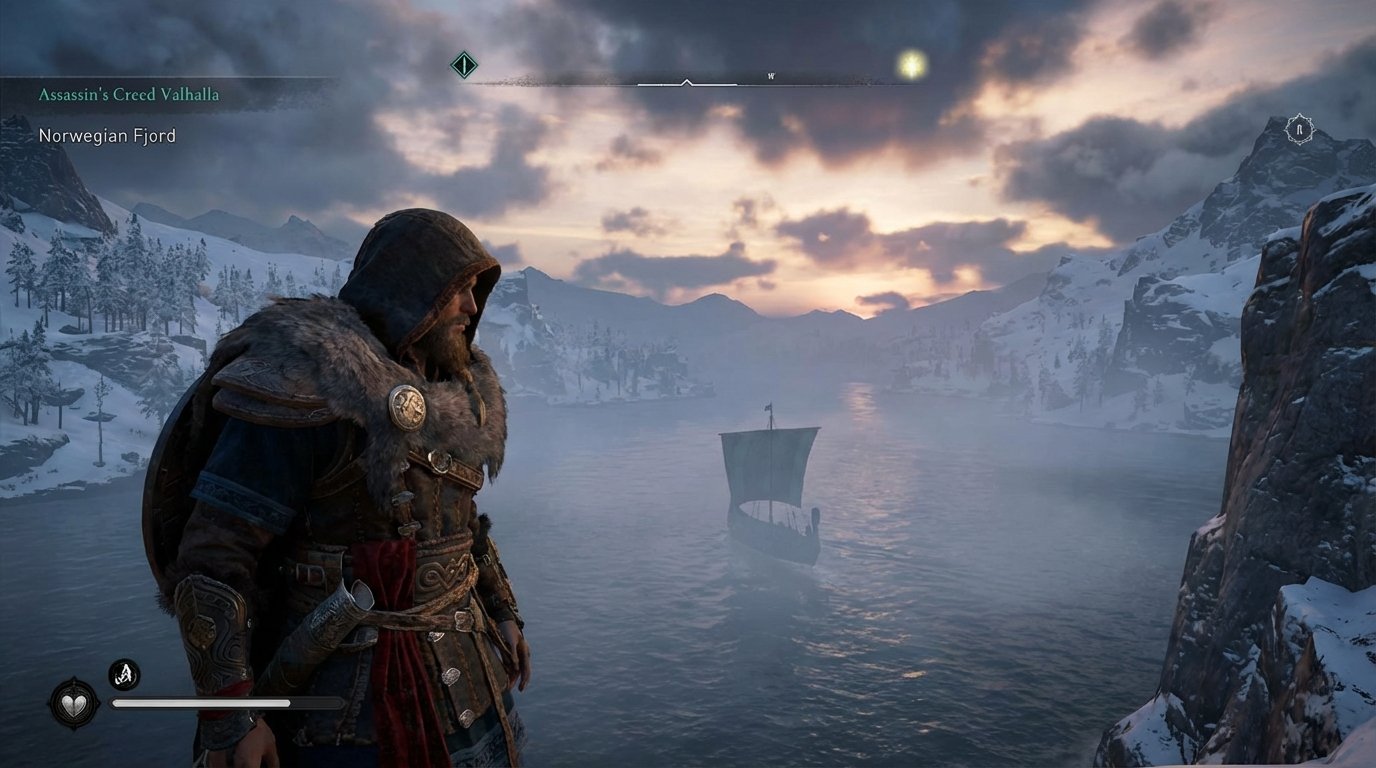Select the Norwegian Fjord location label
Screen dimensions: 1376x768
pos(105,135)
